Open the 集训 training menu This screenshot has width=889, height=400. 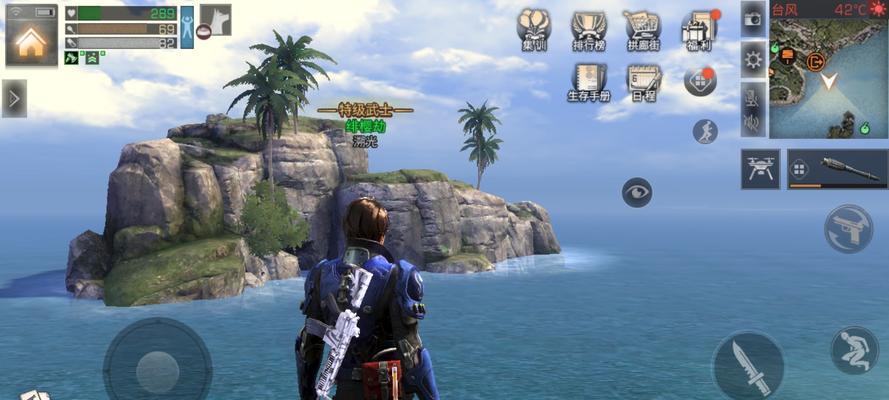(x=534, y=31)
